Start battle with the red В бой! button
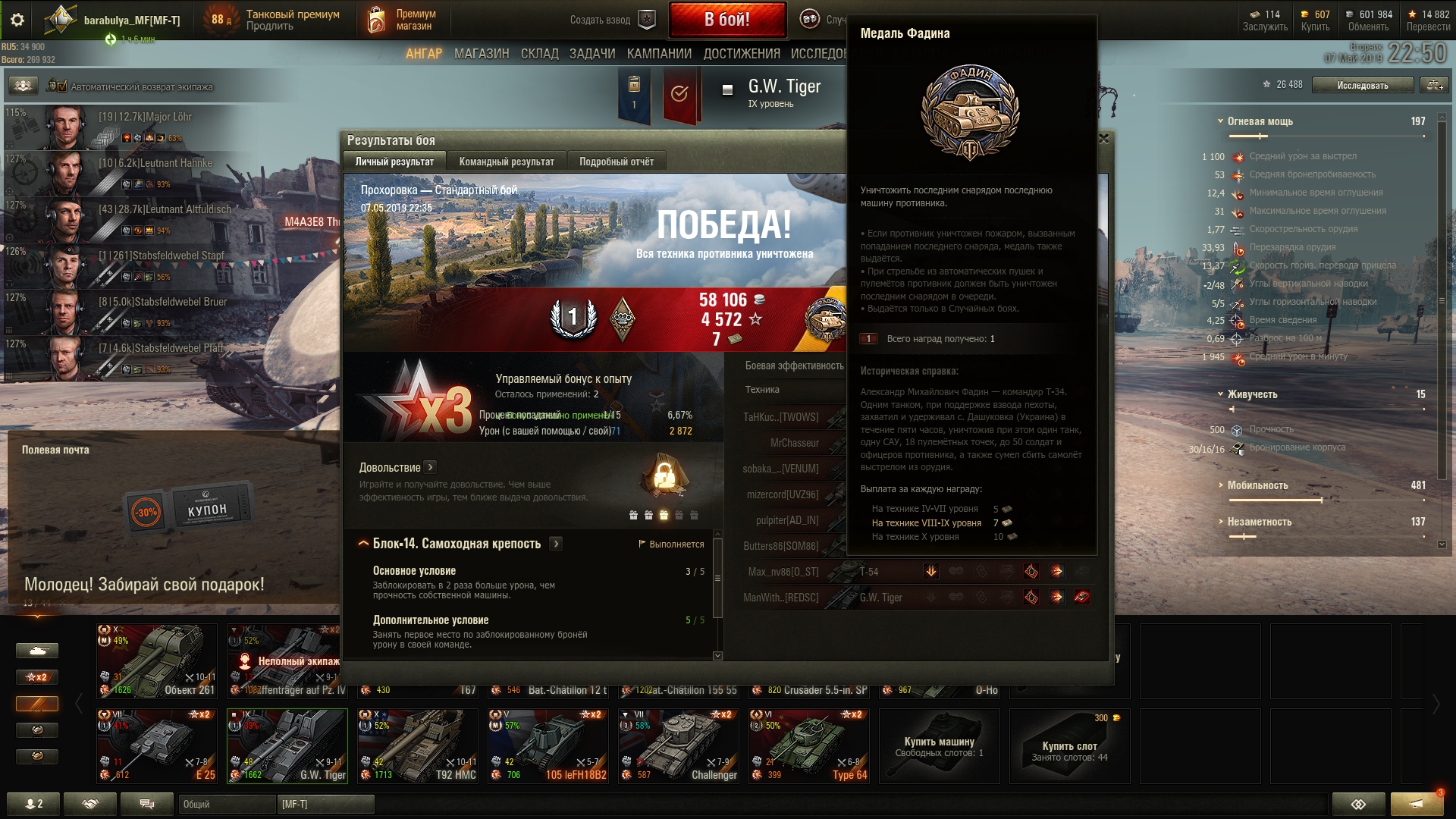 (x=726, y=20)
